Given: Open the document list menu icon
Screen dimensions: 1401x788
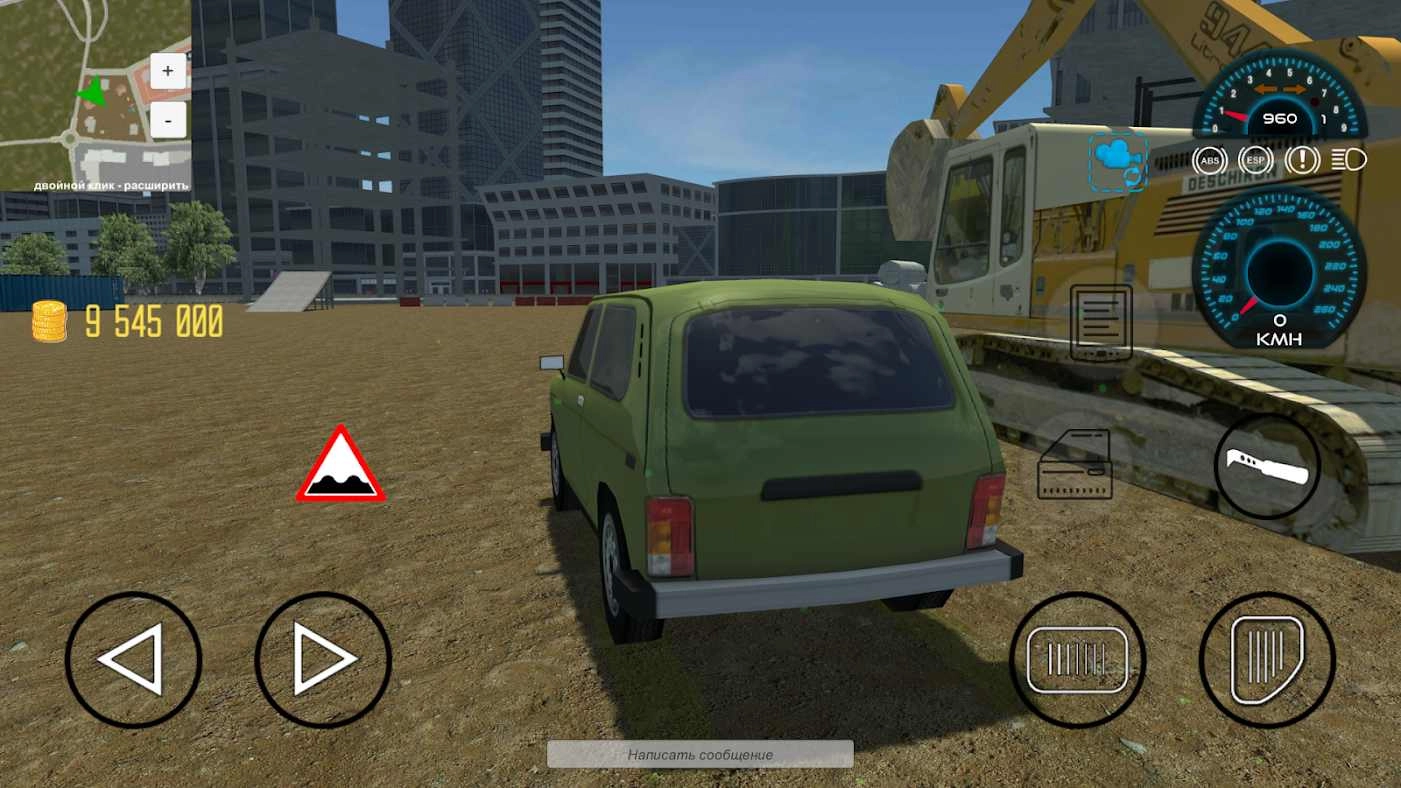Looking at the screenshot, I should click(1101, 322).
